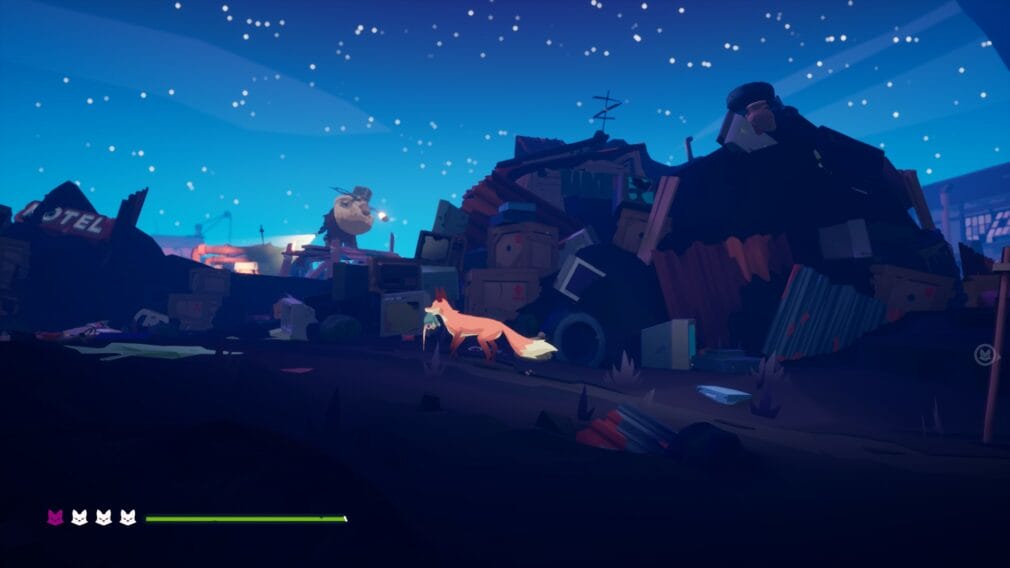Click the circular fox-head direction marker
1010x568 pixels.
pos(985,355)
